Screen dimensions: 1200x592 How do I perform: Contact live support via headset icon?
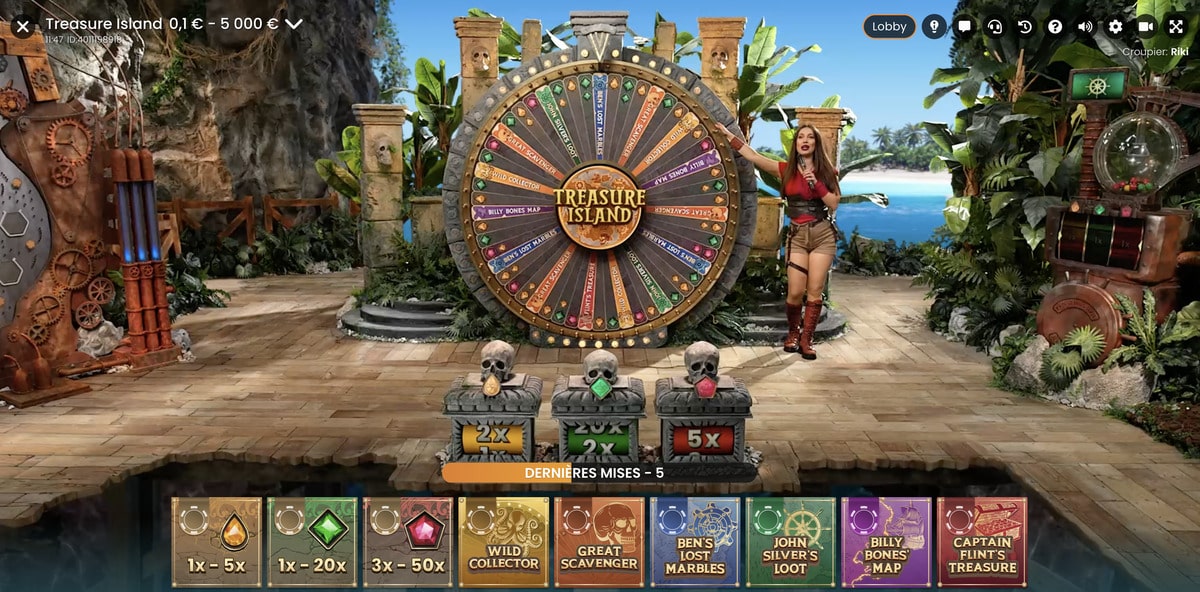tap(994, 27)
